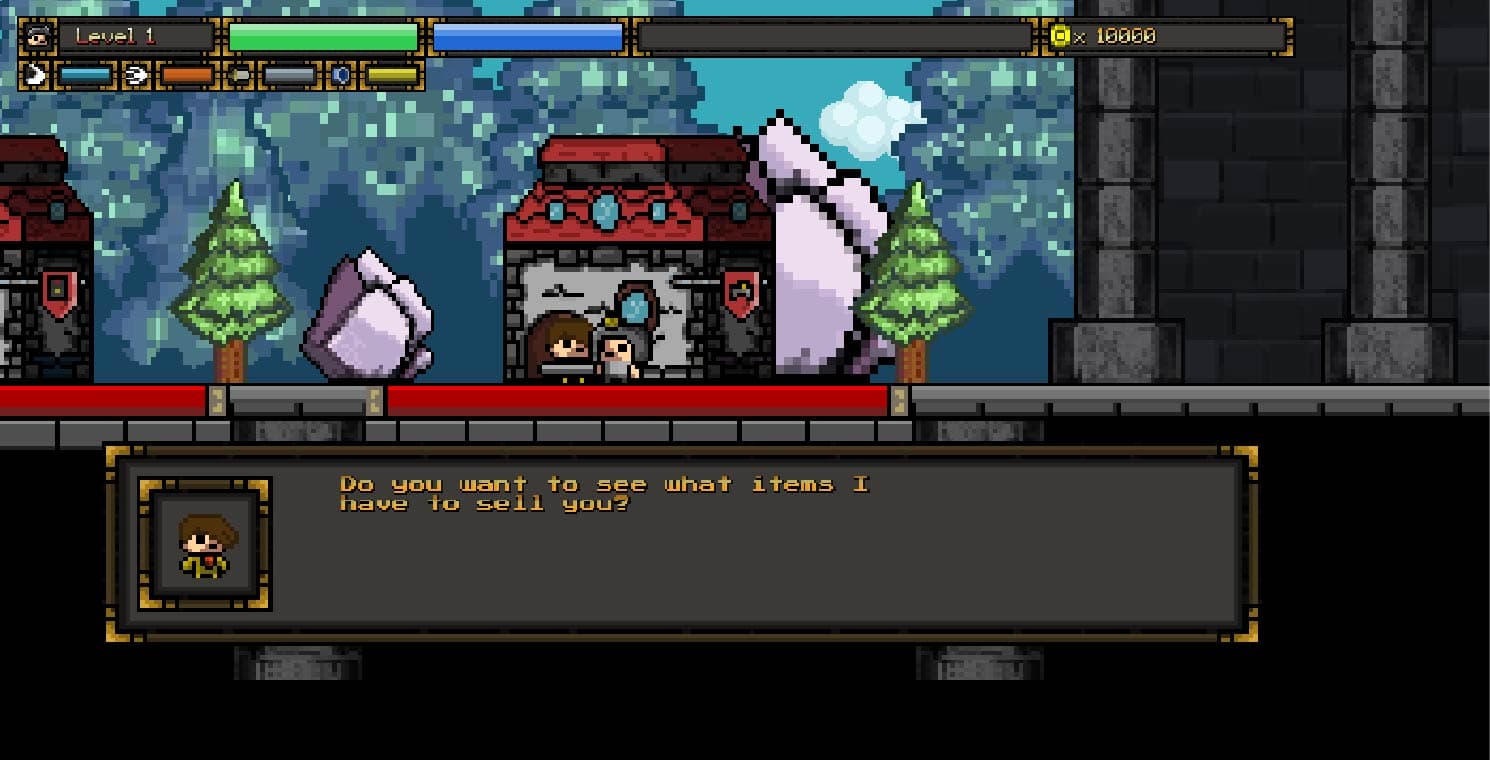Viewport: 1490px width, 761px height.
Task: Click the shopkeeper portrait in the dialogue box
Action: click(205, 544)
